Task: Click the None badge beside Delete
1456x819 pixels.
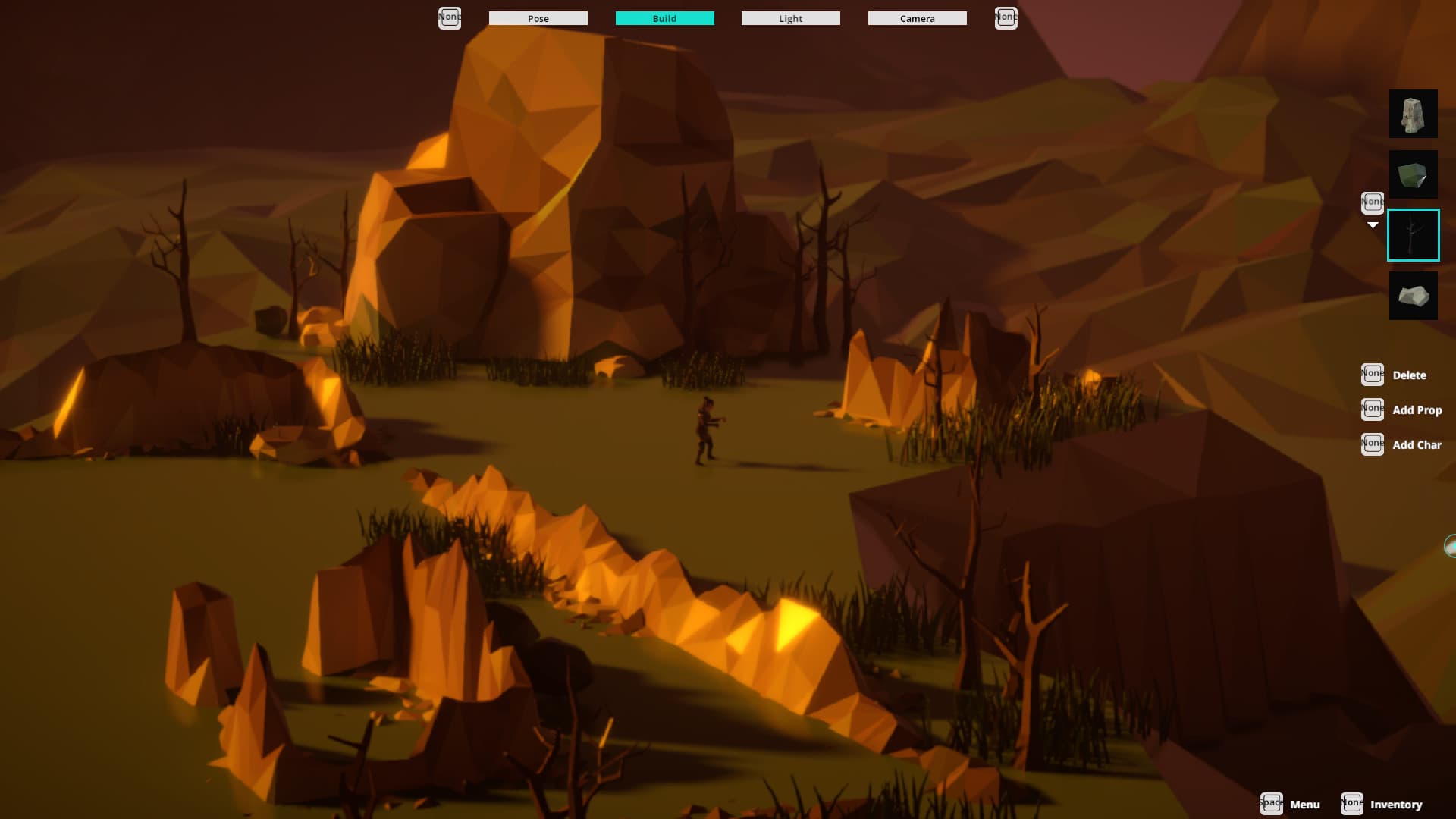Action: click(1373, 373)
